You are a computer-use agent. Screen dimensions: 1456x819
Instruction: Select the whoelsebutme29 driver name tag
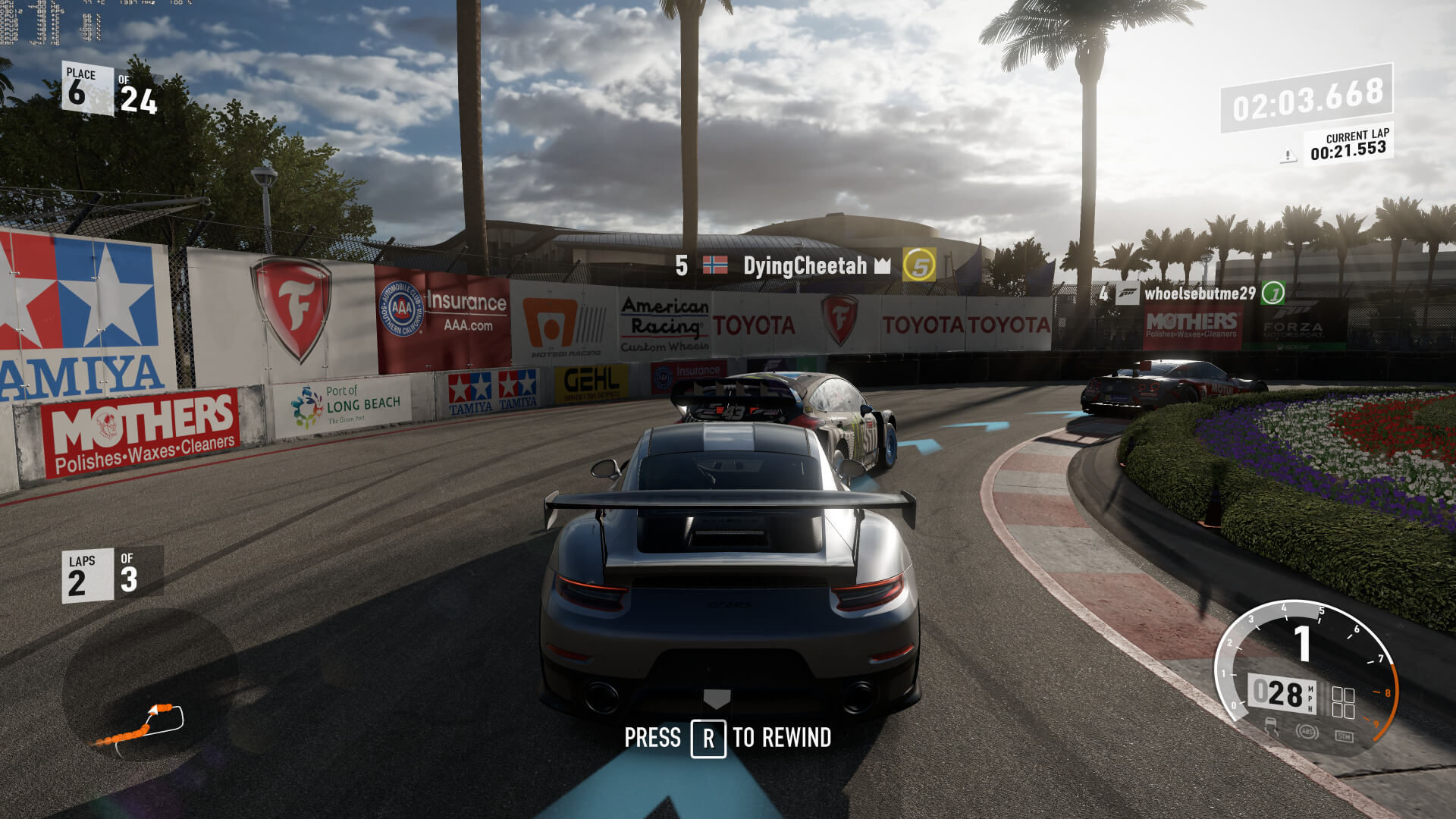coord(1199,293)
